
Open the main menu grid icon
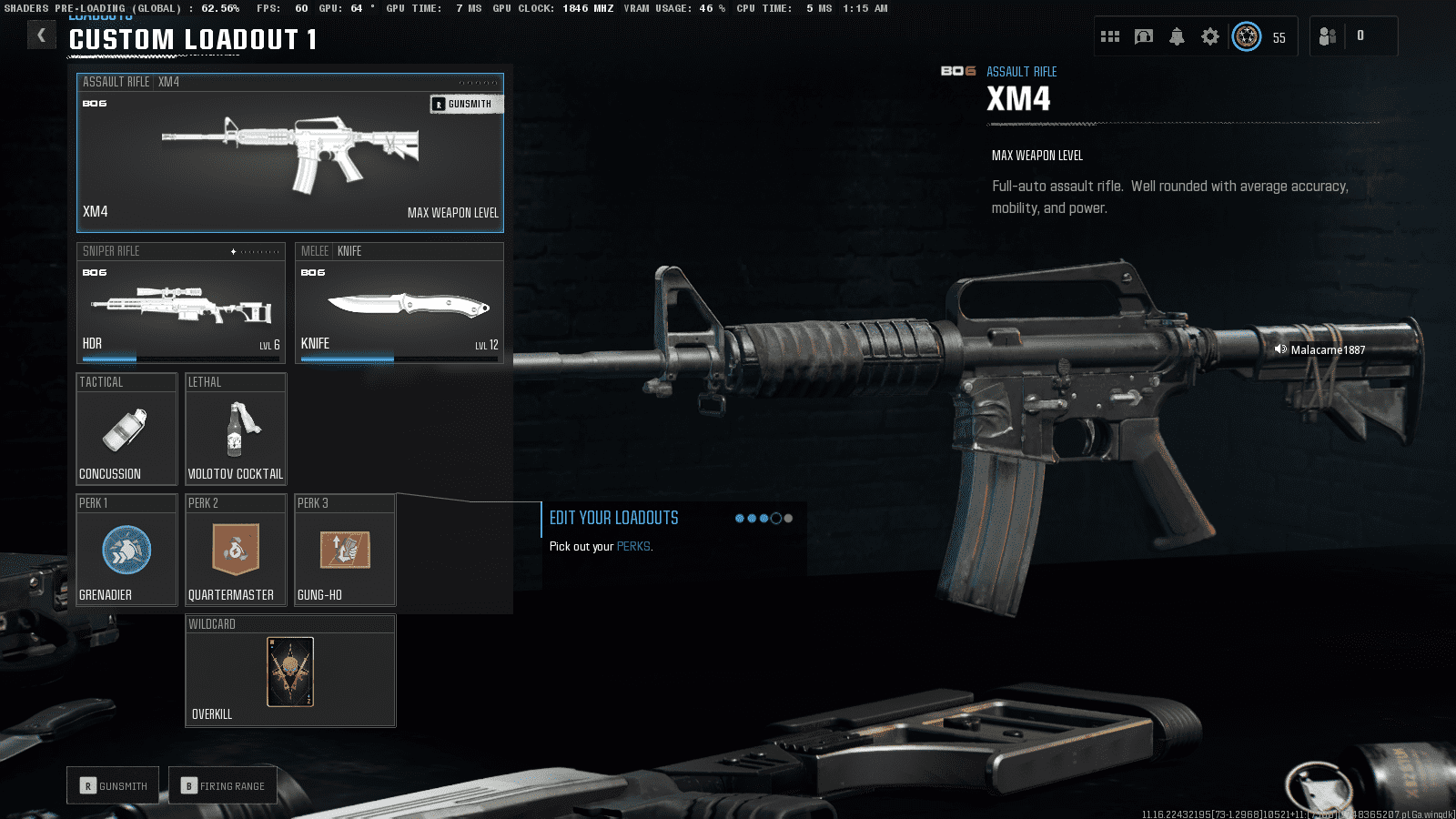pyautogui.click(x=1110, y=36)
